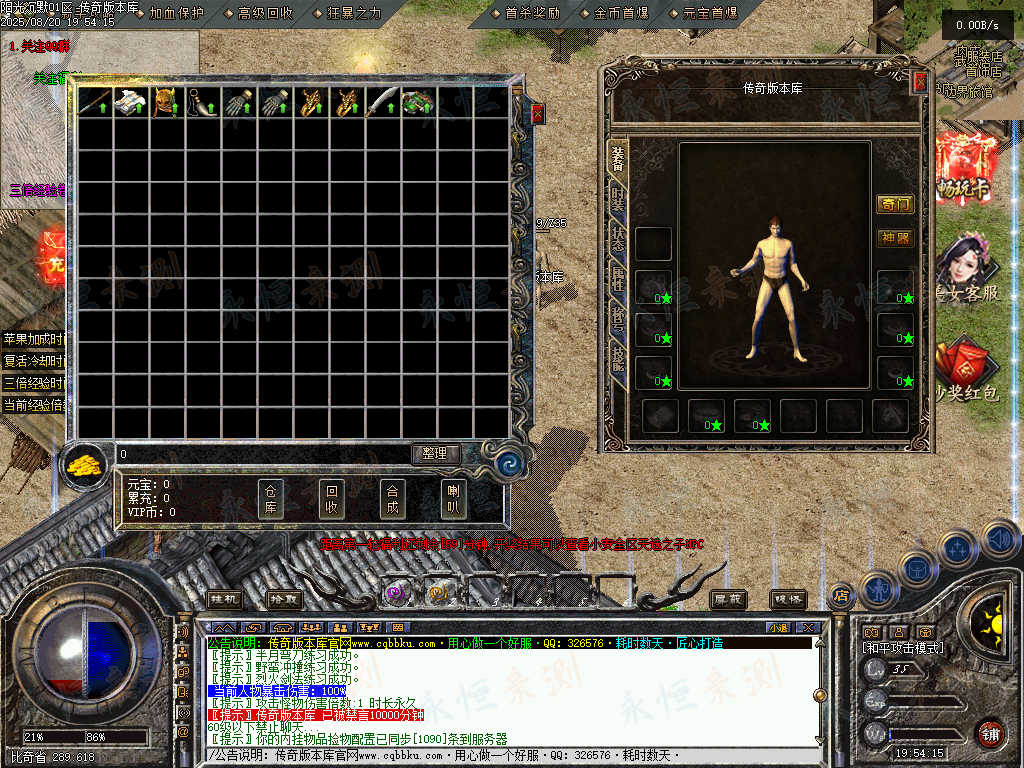Screen dimensions: 1024x768
Task: Close the character equipment panel
Action: (920, 83)
